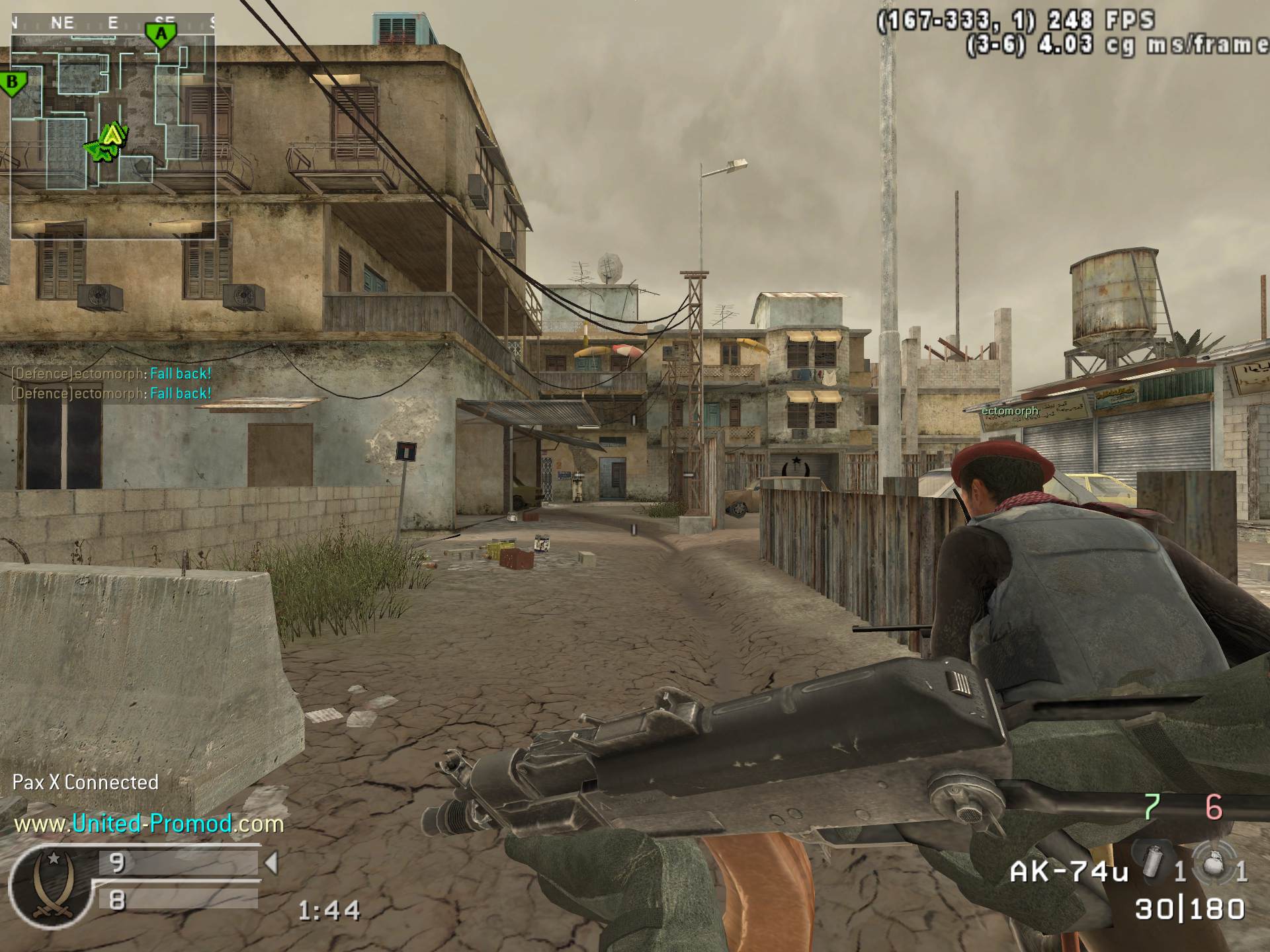
Task: Select the A objective marker on minimap
Action: (161, 34)
